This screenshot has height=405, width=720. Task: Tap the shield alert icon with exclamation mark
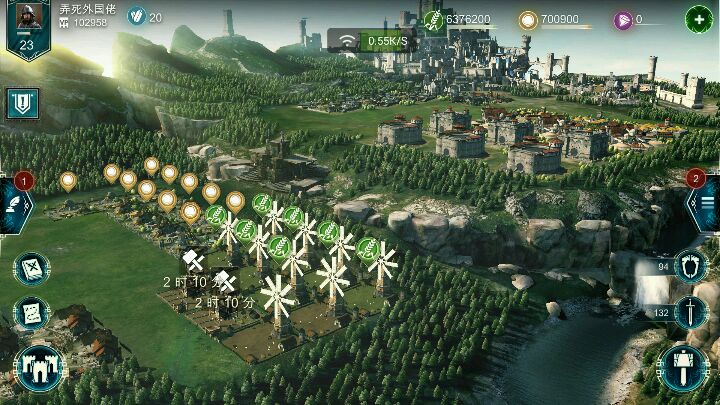pos(22,103)
